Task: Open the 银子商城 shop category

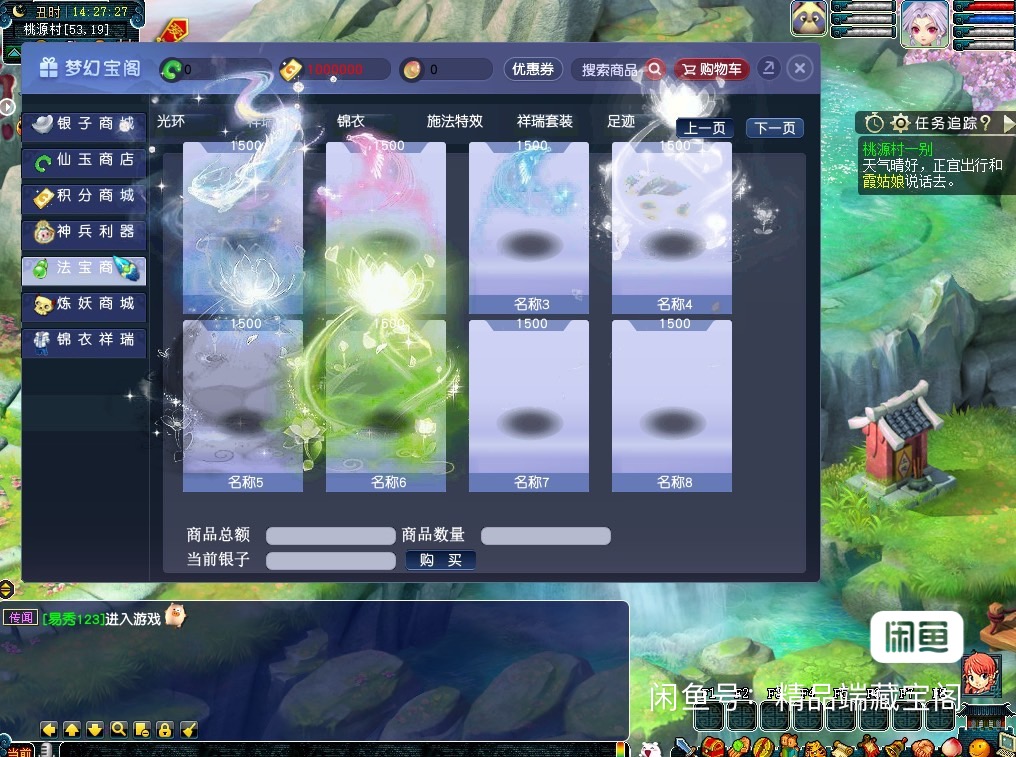Action: [x=84, y=124]
